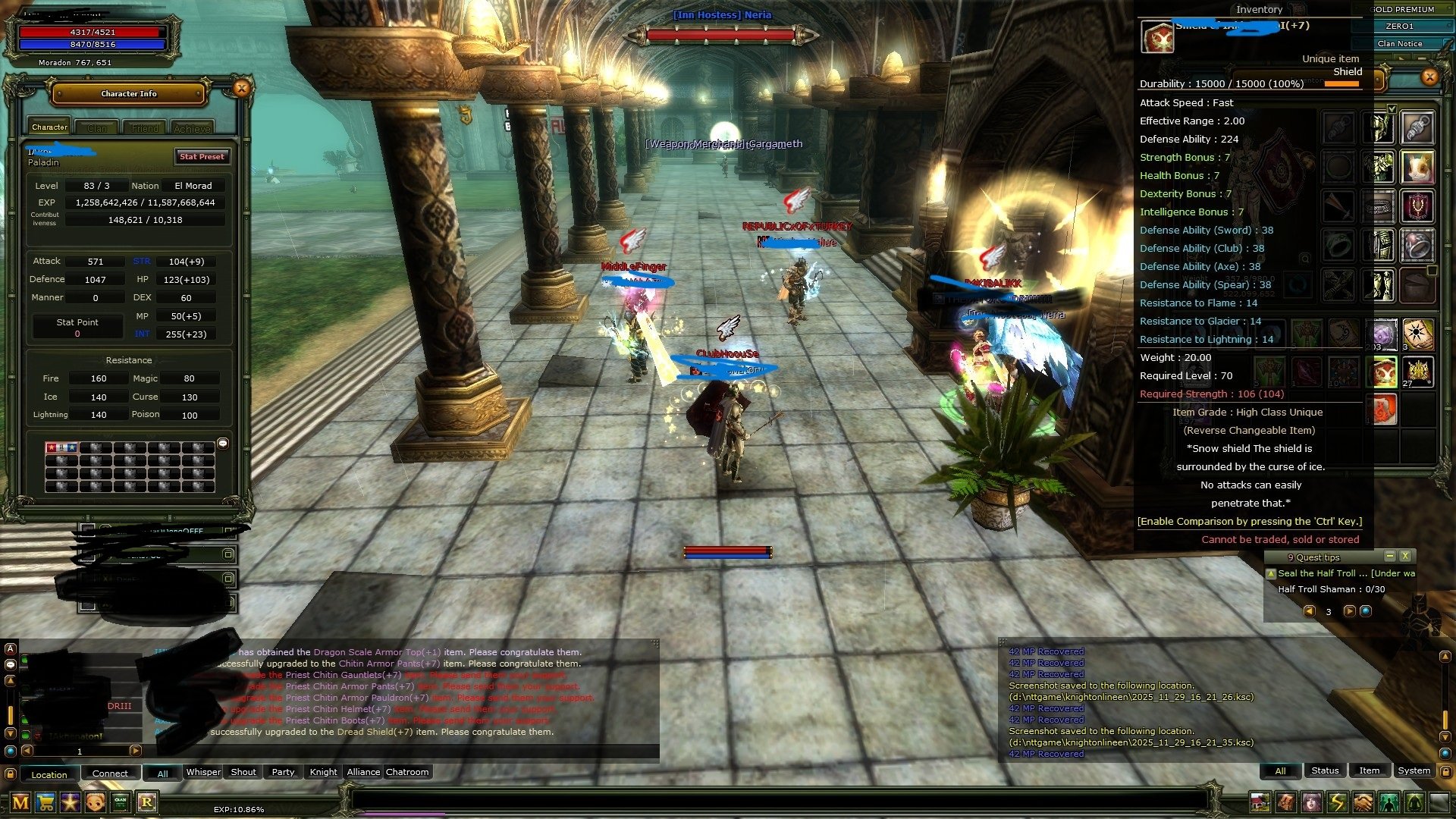Click the clan board icon
The image size is (1456, 819).
click(x=121, y=802)
